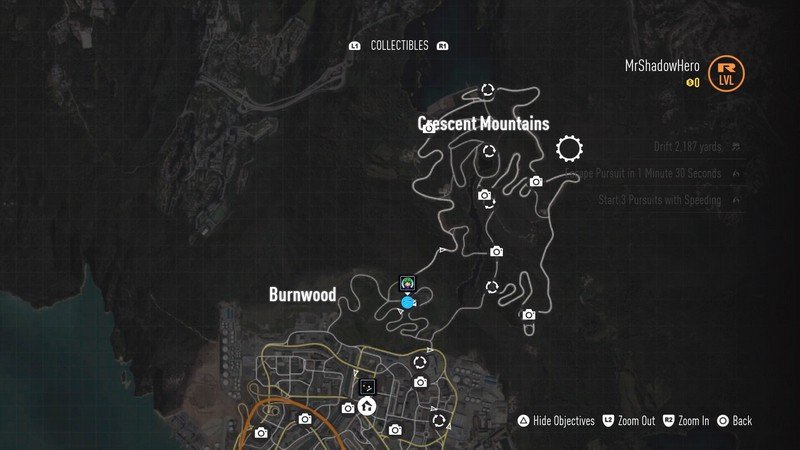800x450 pixels.
Task: Select the Start 3 Pursuits with Speeding objective
Action: (x=659, y=200)
